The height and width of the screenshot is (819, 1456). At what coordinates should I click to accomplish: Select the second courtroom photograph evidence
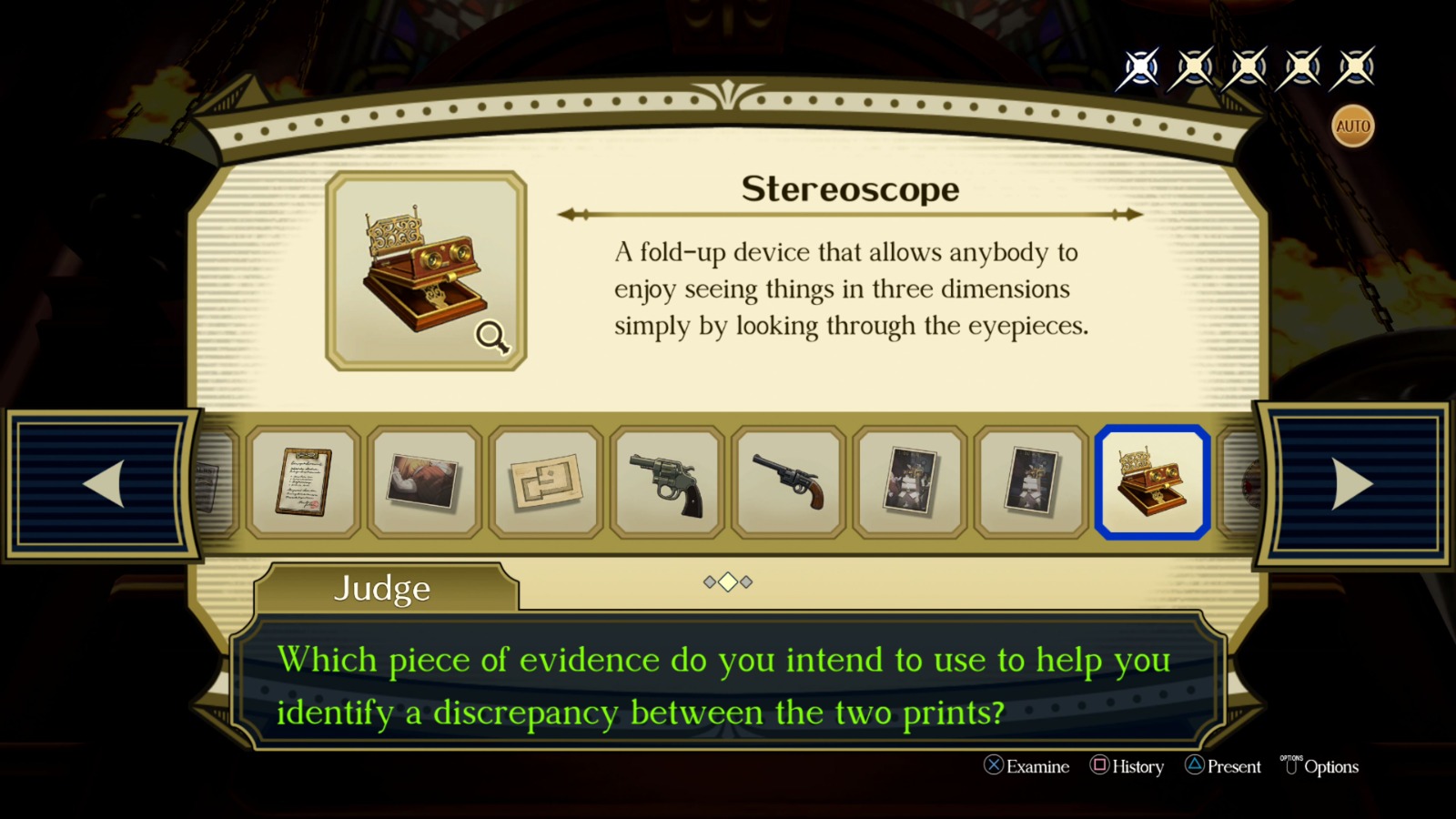[1031, 482]
